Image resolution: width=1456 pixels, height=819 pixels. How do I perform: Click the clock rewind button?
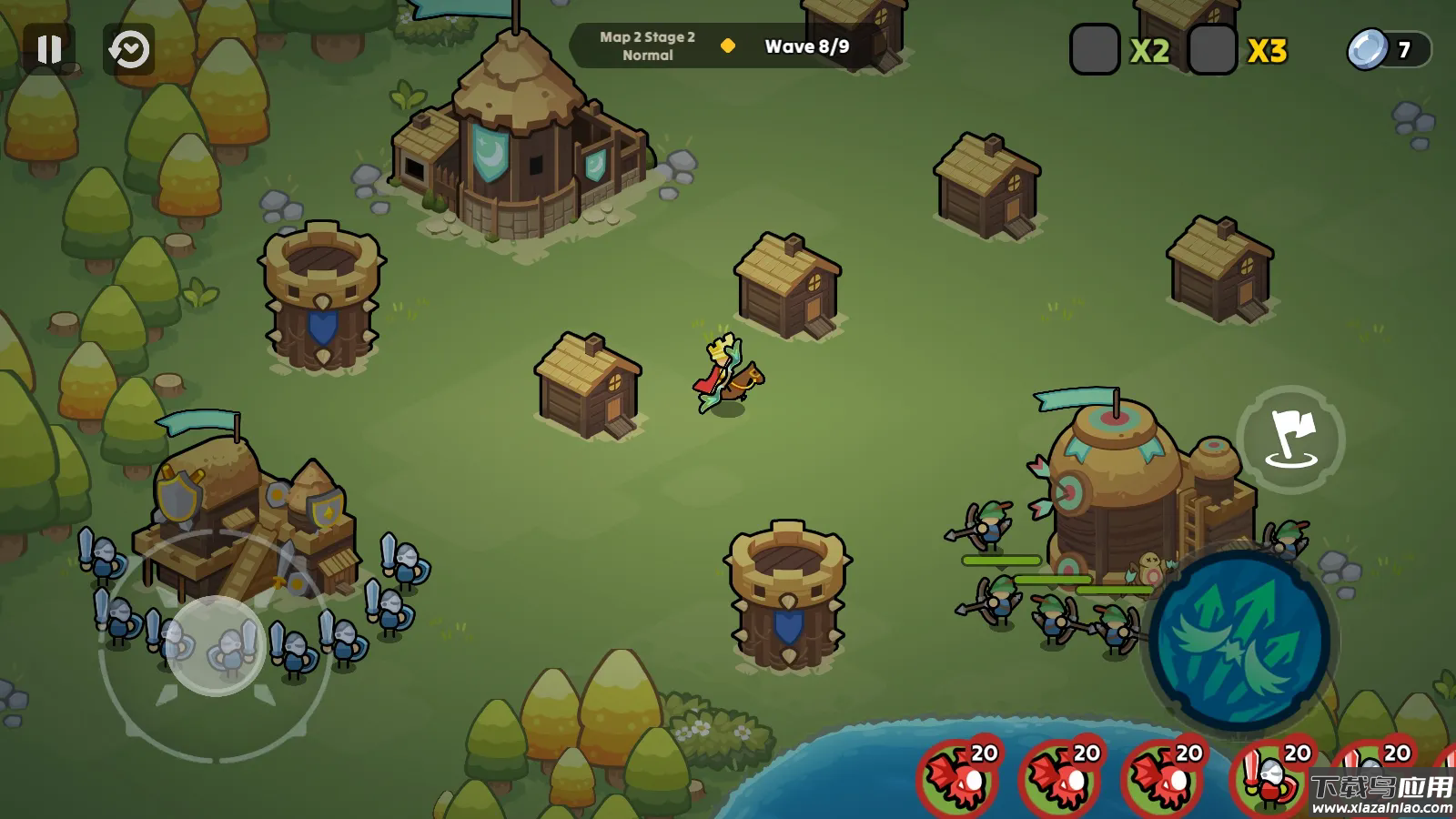point(129,49)
